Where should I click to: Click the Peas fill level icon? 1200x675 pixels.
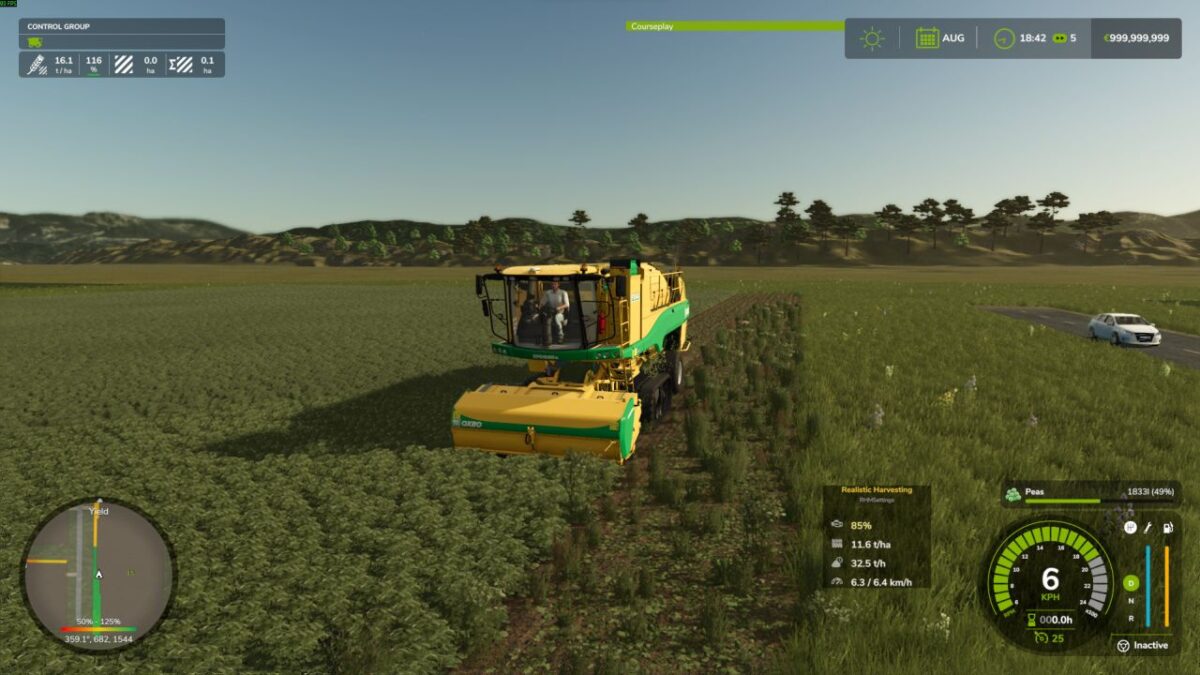1013,493
